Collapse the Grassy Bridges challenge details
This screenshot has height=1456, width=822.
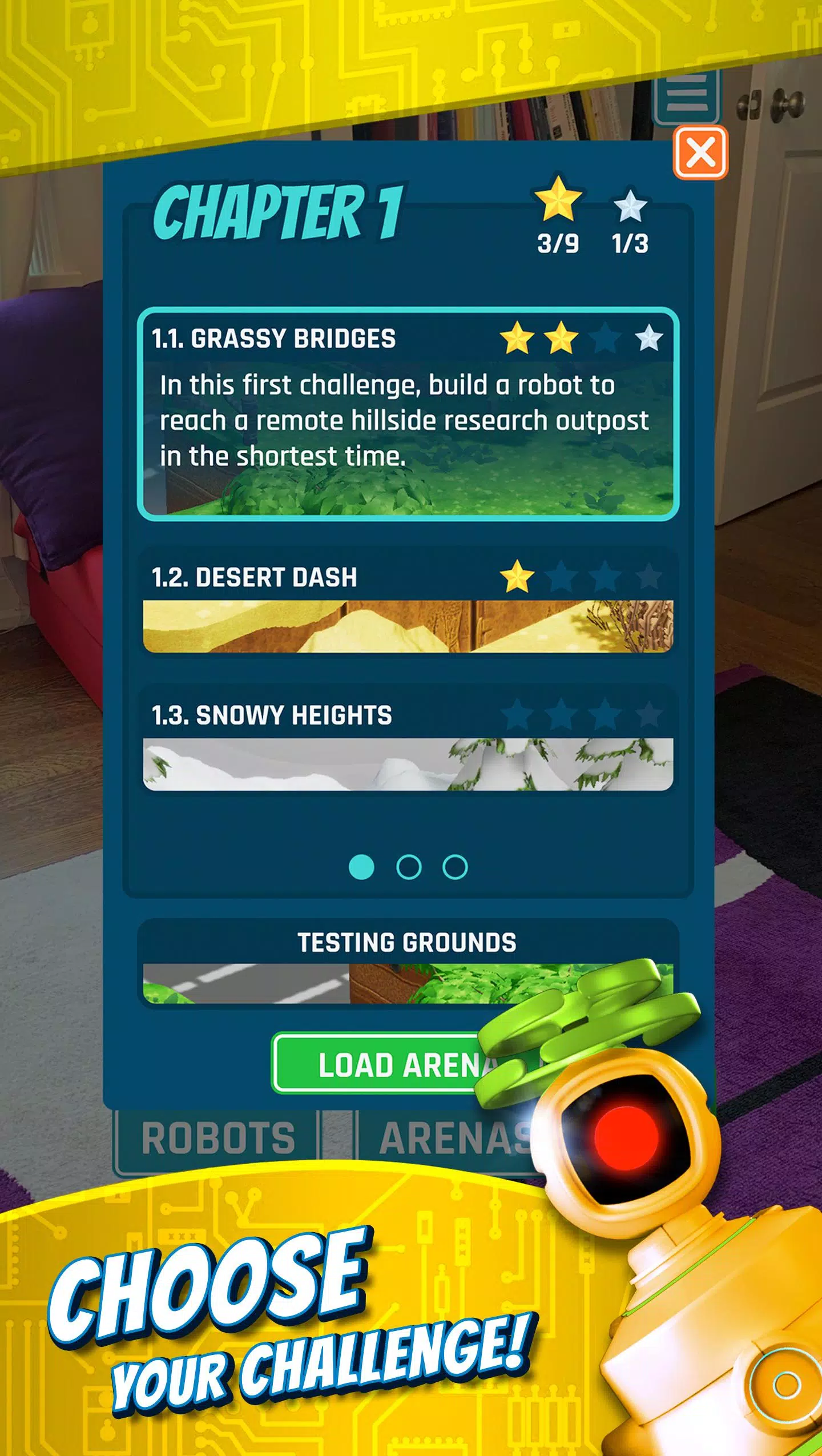[x=274, y=340]
